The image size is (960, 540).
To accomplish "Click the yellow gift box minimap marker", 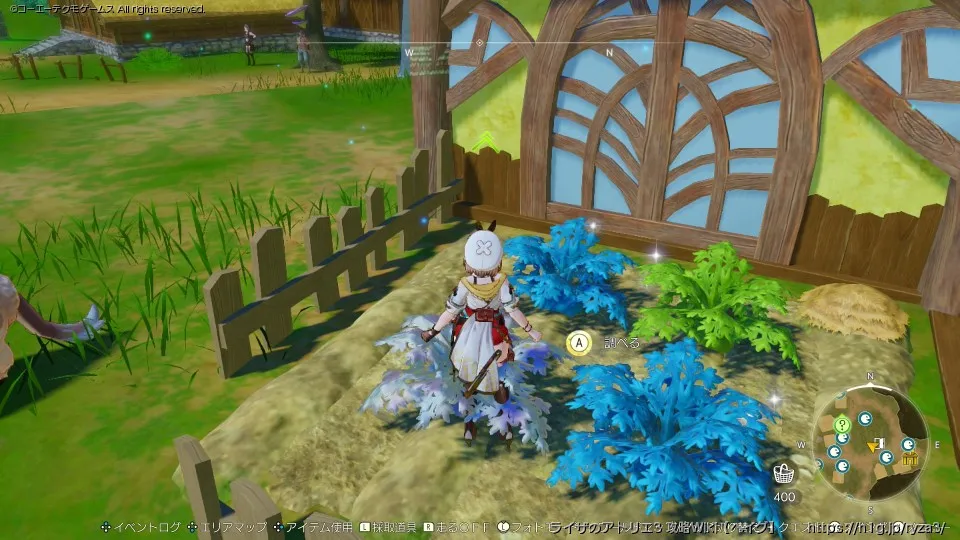I will click(910, 459).
